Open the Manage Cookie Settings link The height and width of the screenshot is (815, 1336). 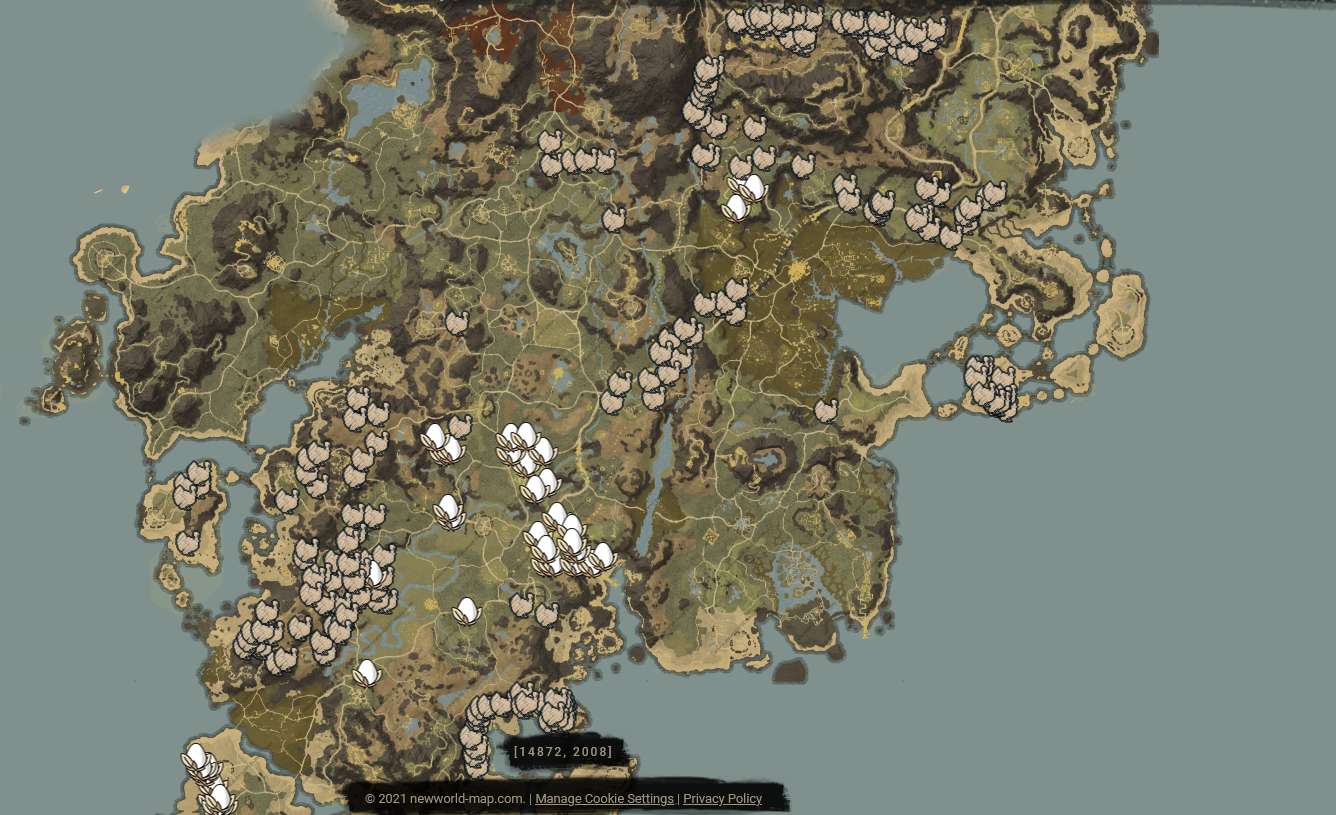pyautogui.click(x=604, y=799)
